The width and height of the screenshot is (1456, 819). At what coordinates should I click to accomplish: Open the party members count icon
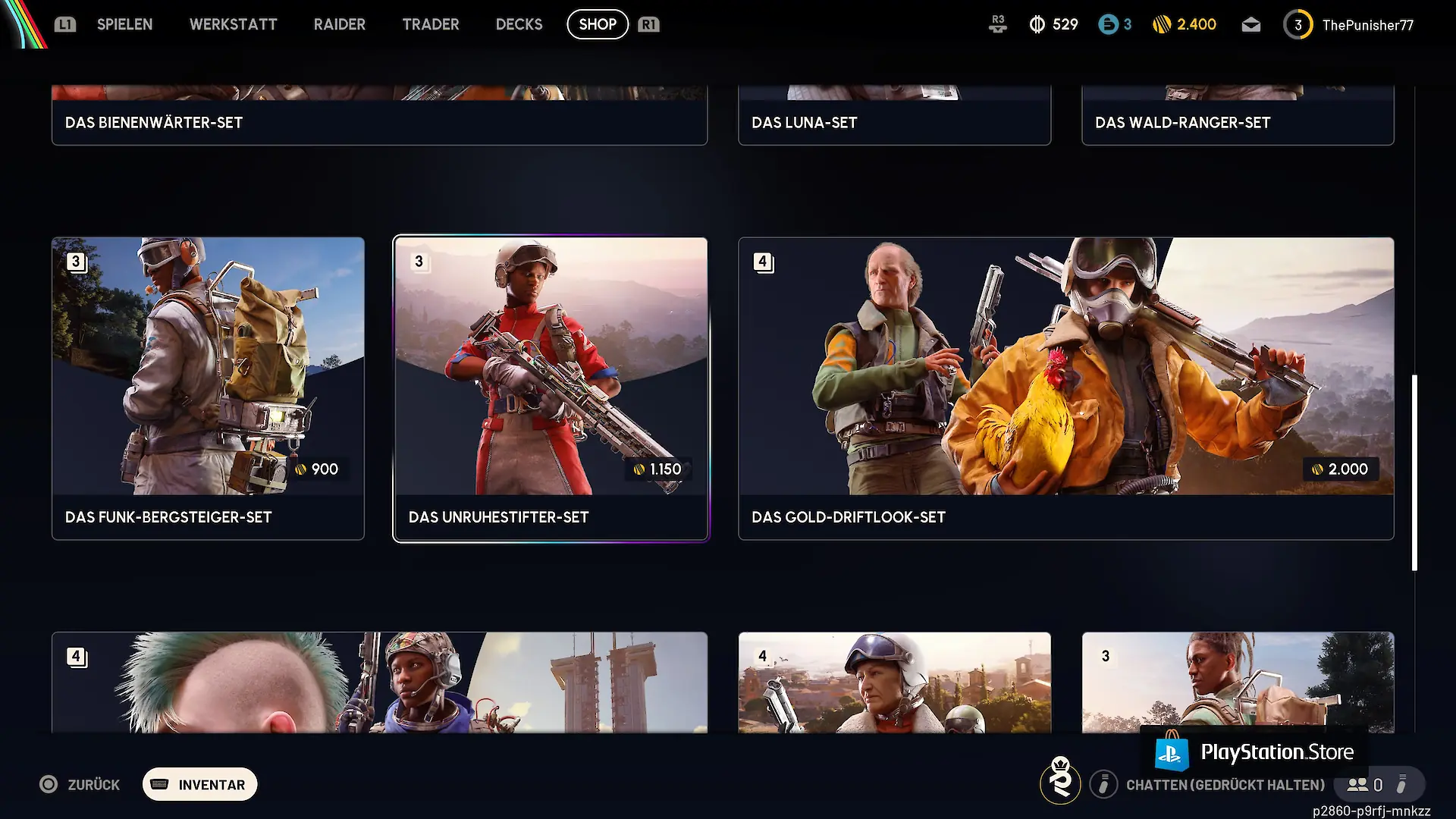1364,785
